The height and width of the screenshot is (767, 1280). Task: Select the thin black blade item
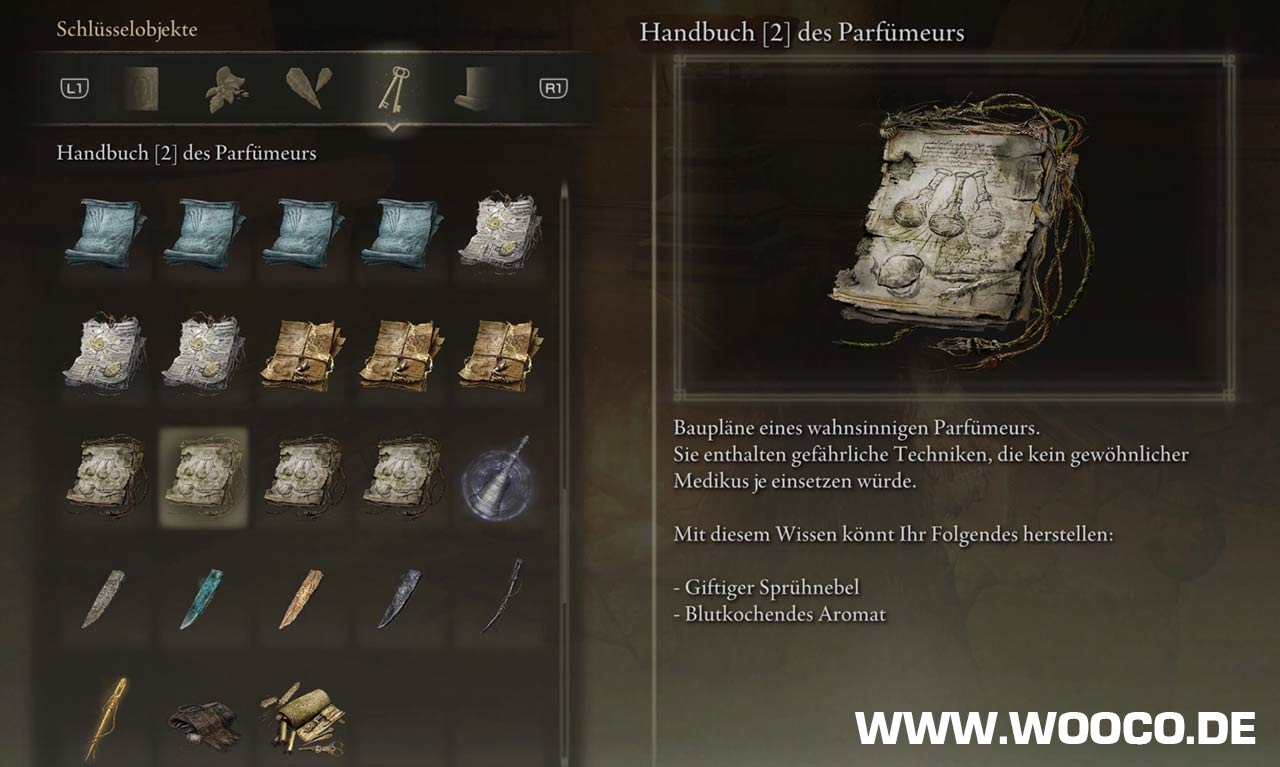click(x=501, y=597)
